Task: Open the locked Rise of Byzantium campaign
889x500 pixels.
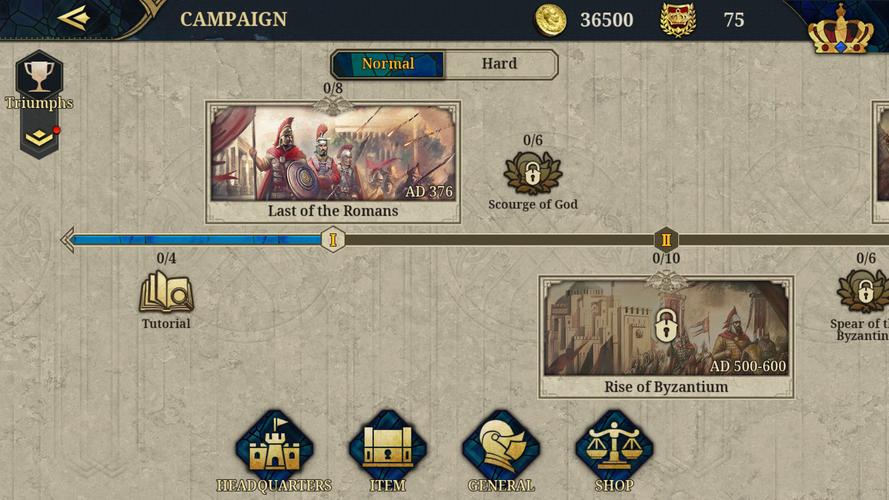Action: click(666, 337)
